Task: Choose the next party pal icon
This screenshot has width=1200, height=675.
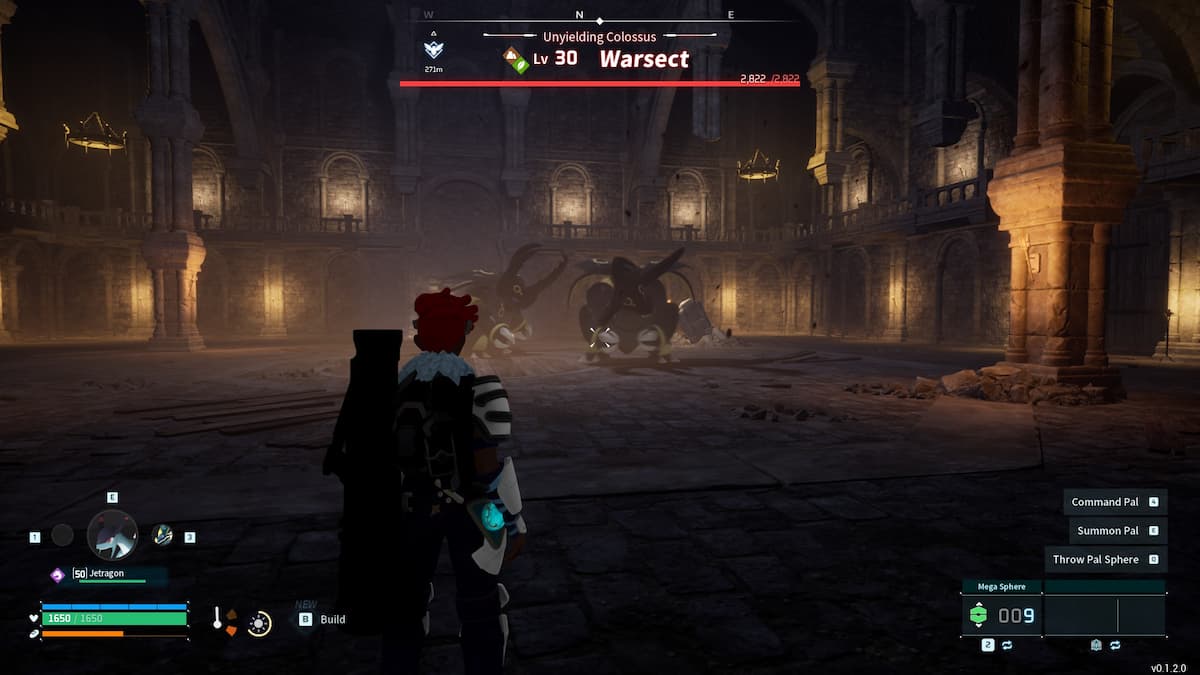Action: click(x=162, y=535)
